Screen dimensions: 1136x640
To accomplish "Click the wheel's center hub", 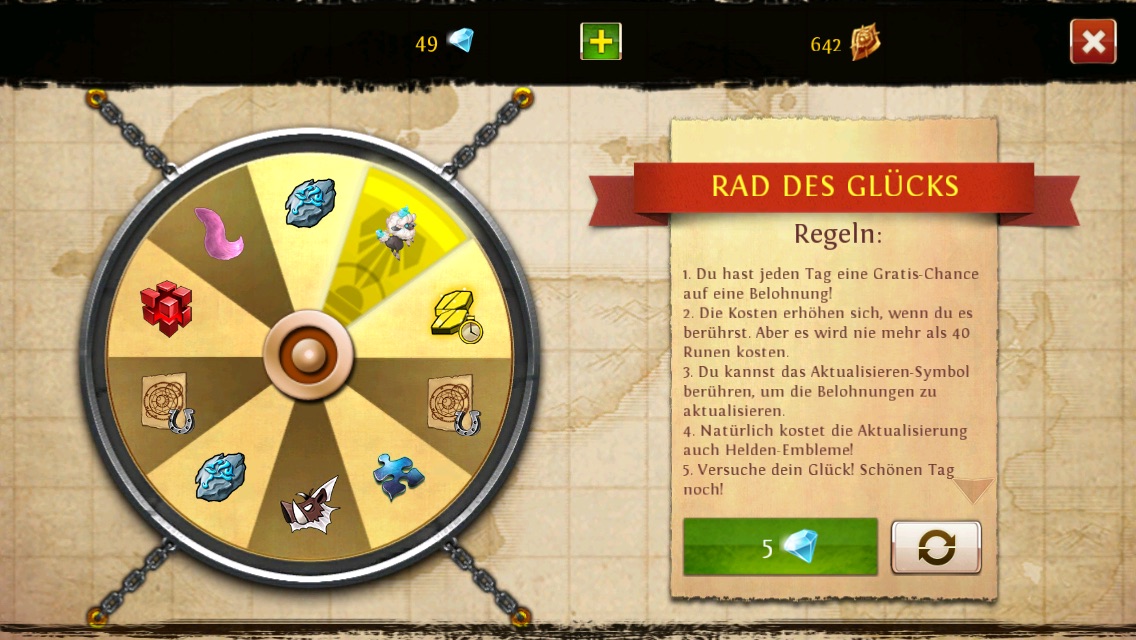I will (x=309, y=354).
